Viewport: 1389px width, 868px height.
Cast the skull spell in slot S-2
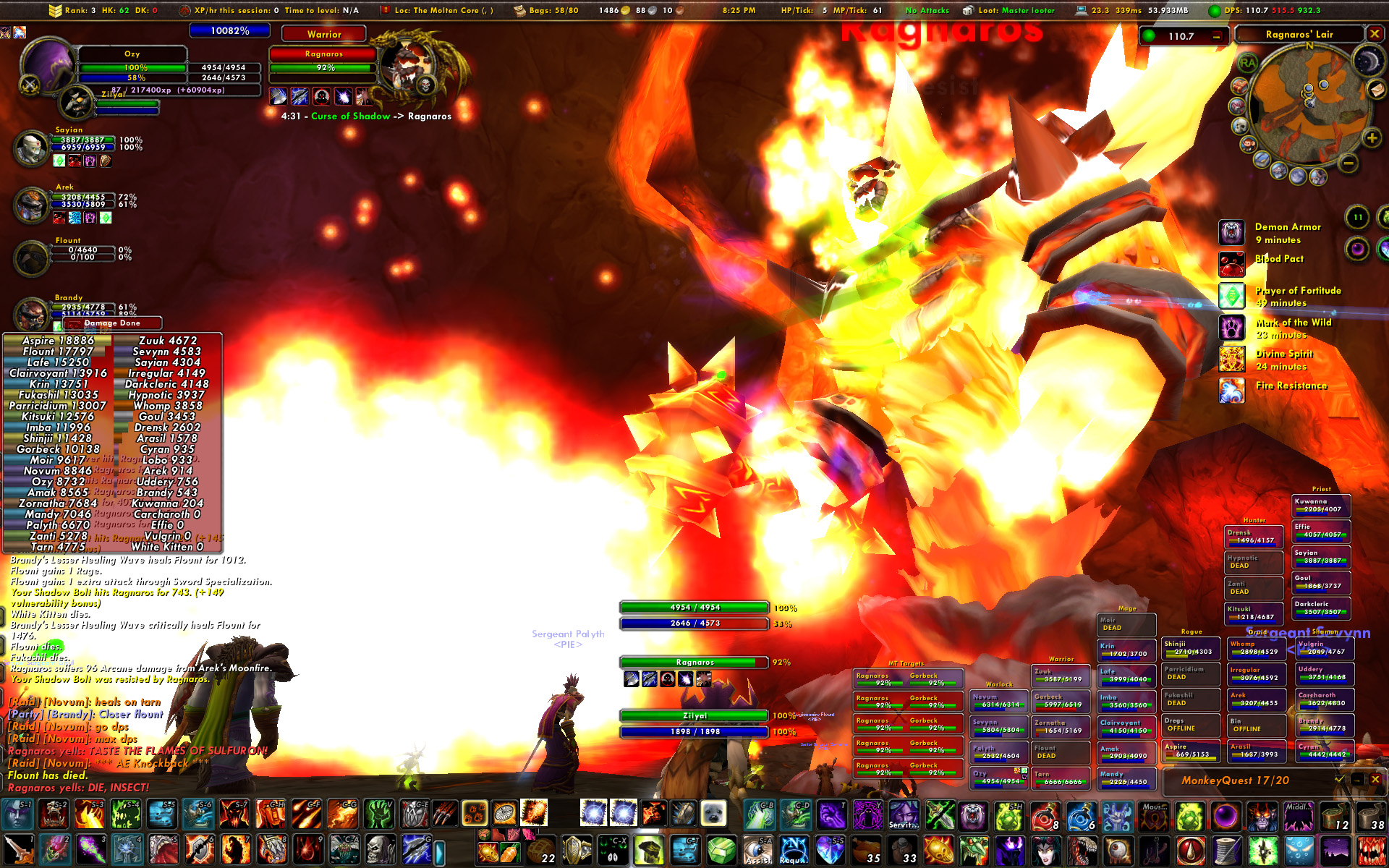point(54,814)
